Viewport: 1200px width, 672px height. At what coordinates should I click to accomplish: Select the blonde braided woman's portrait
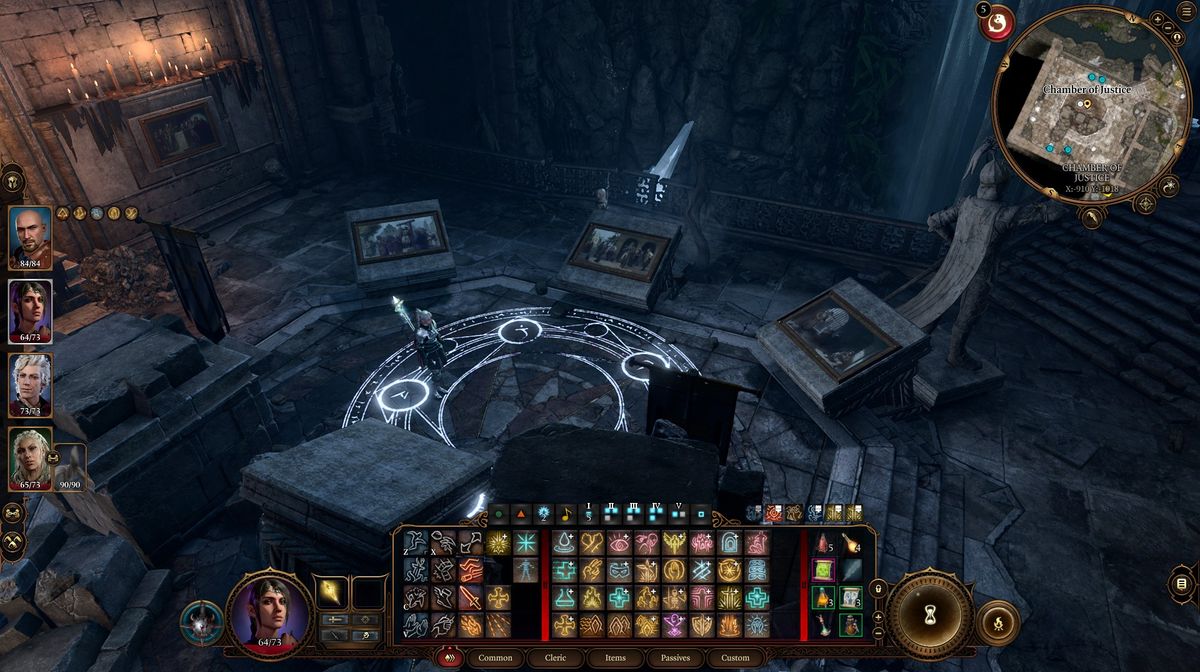pos(30,458)
